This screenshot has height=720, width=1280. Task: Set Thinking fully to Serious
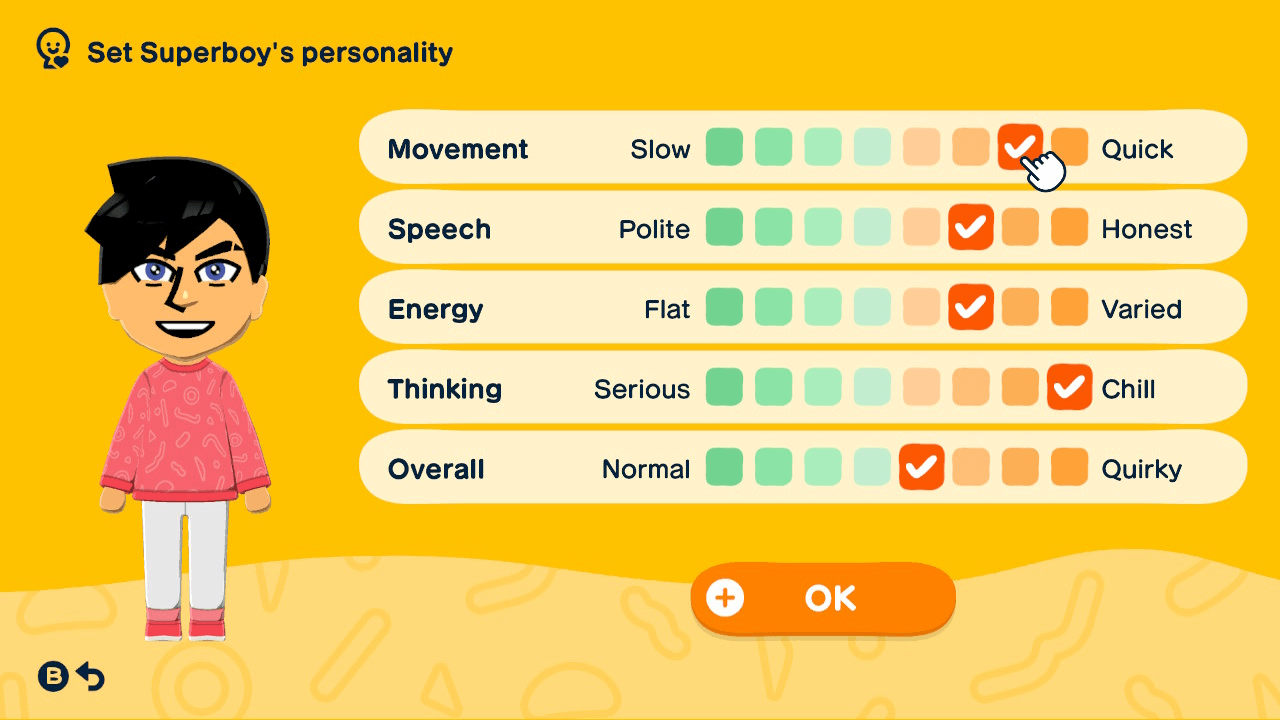(x=724, y=388)
